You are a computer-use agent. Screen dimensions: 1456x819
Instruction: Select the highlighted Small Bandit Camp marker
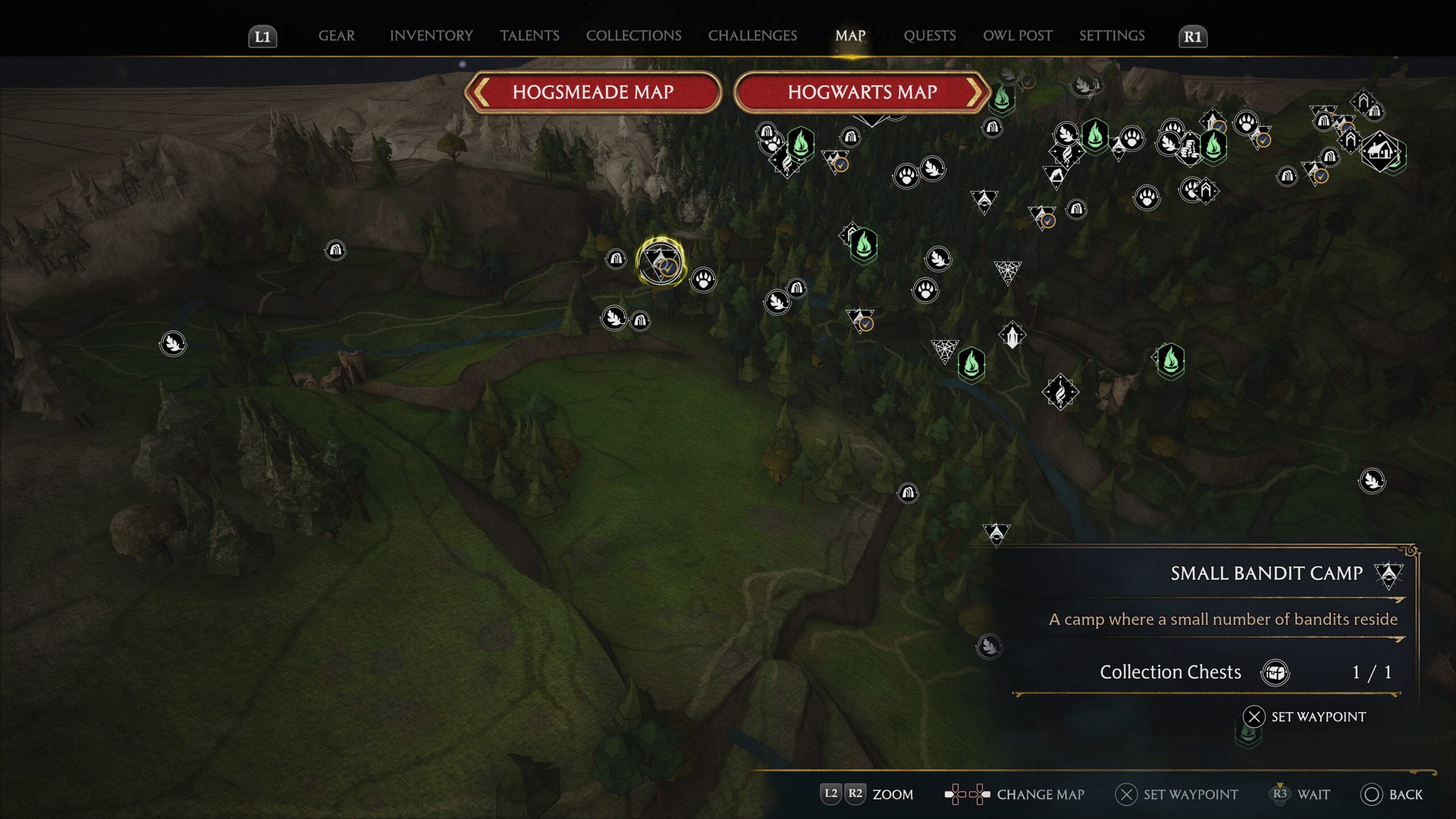tap(660, 263)
